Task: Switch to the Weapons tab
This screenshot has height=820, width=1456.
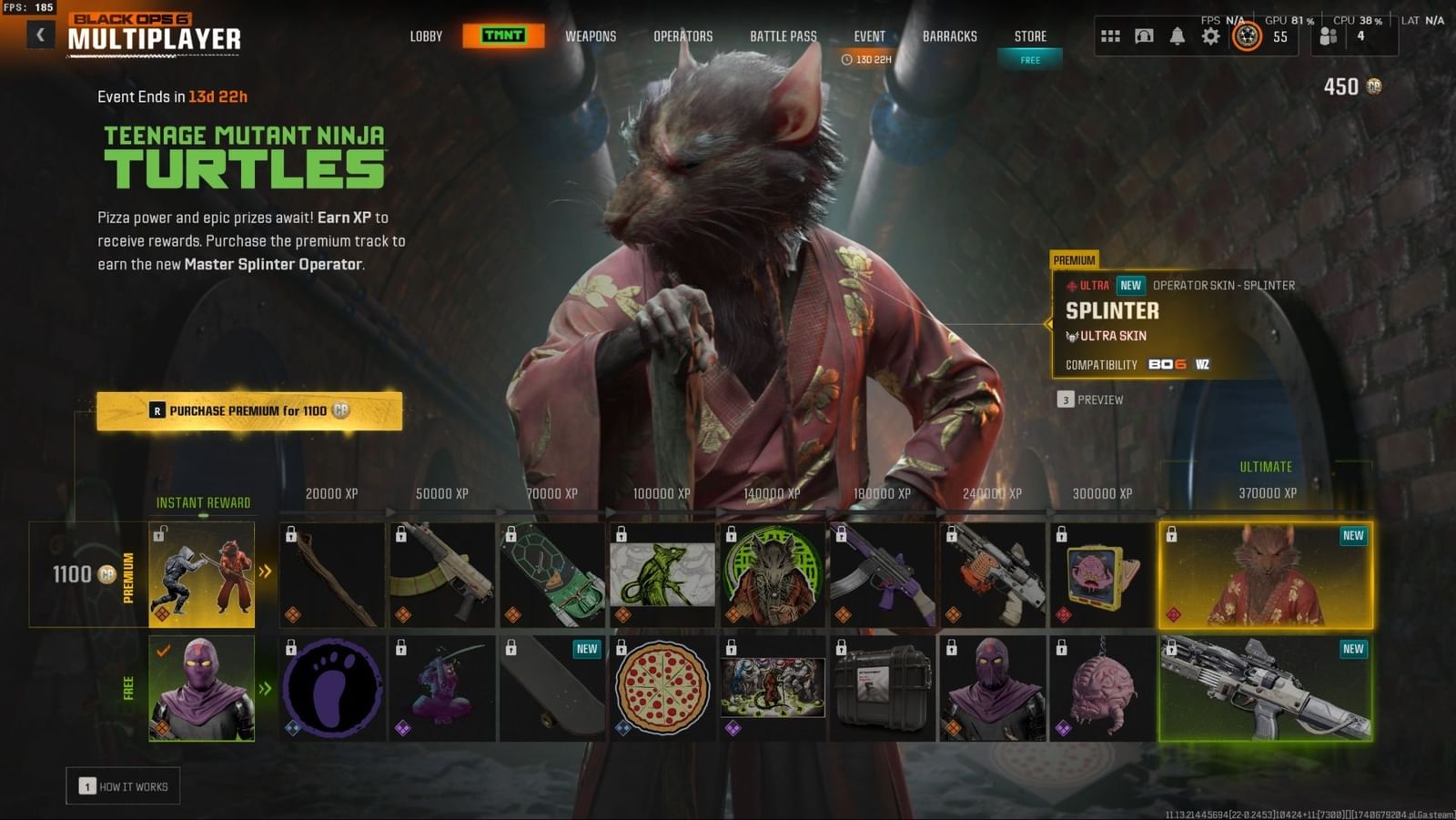Action: [590, 36]
